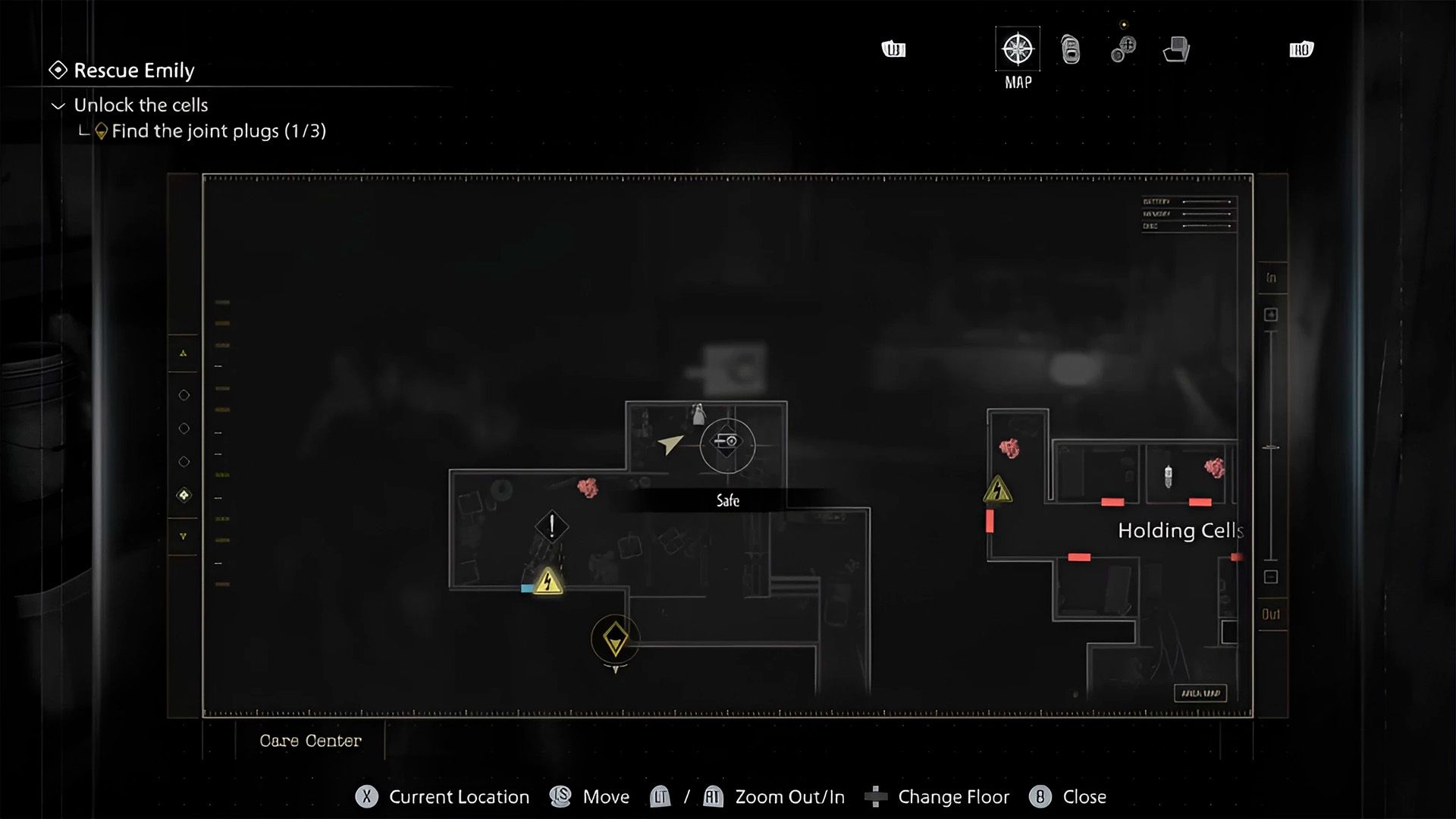Click the player arrow on the map
1456x819 pixels.
[670, 444]
